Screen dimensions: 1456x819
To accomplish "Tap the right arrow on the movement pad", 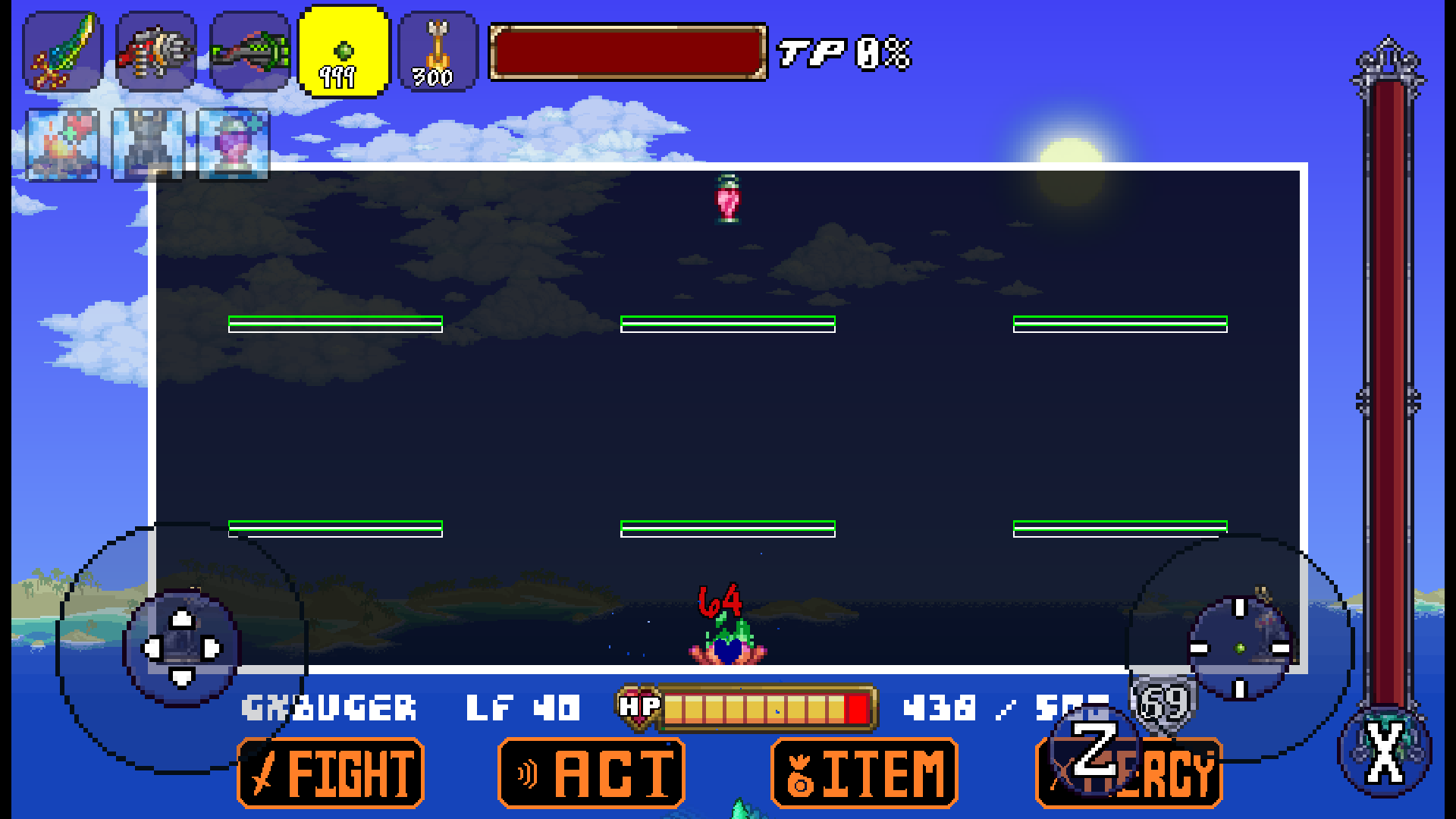I will [212, 648].
